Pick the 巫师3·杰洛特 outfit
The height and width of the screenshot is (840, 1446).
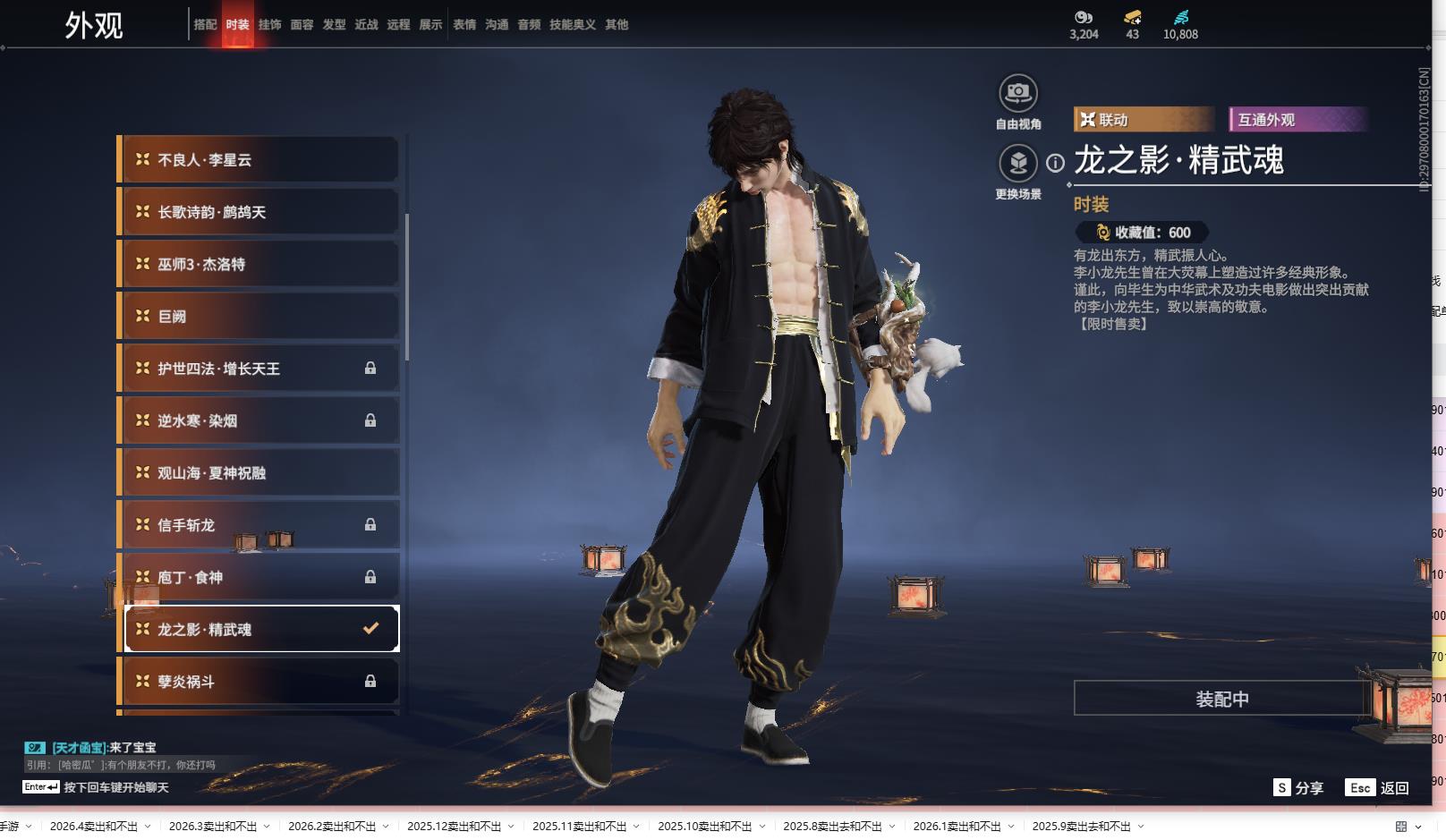[259, 264]
